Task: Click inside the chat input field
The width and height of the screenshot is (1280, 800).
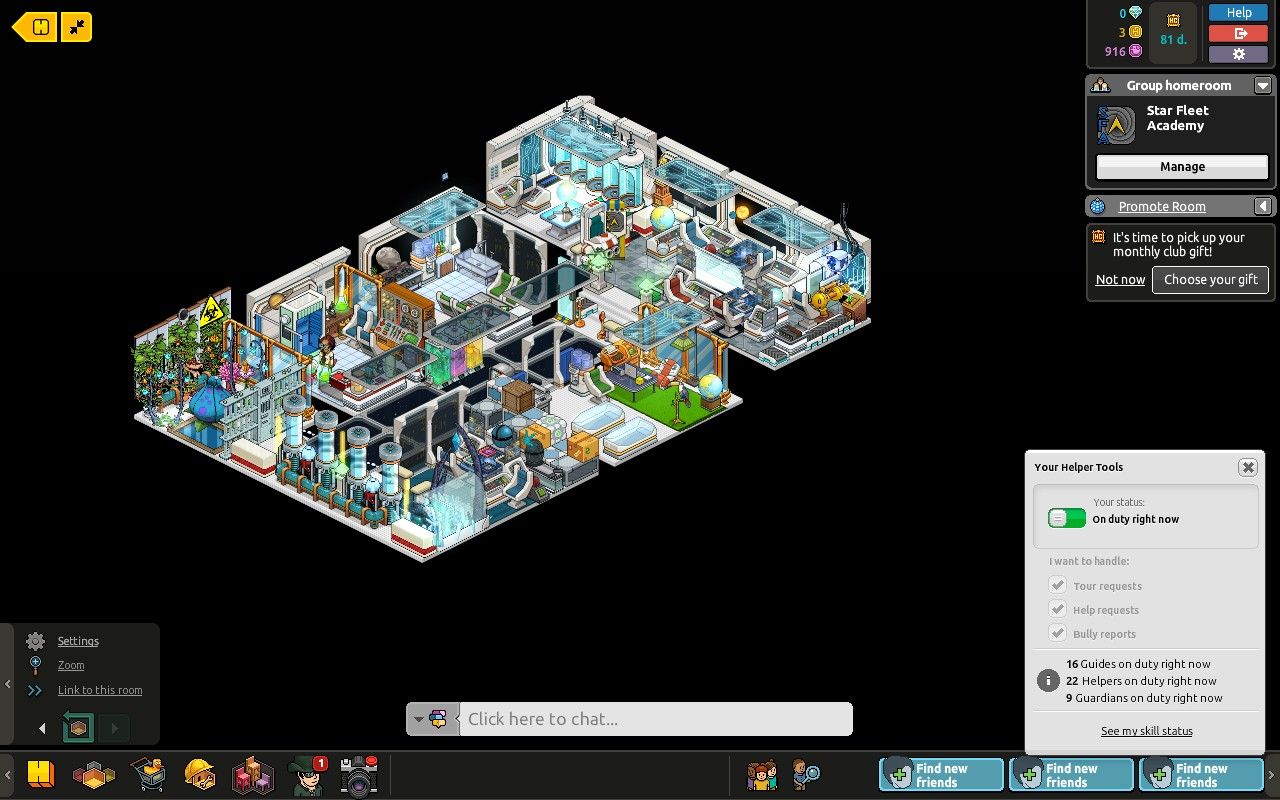Action: point(655,719)
